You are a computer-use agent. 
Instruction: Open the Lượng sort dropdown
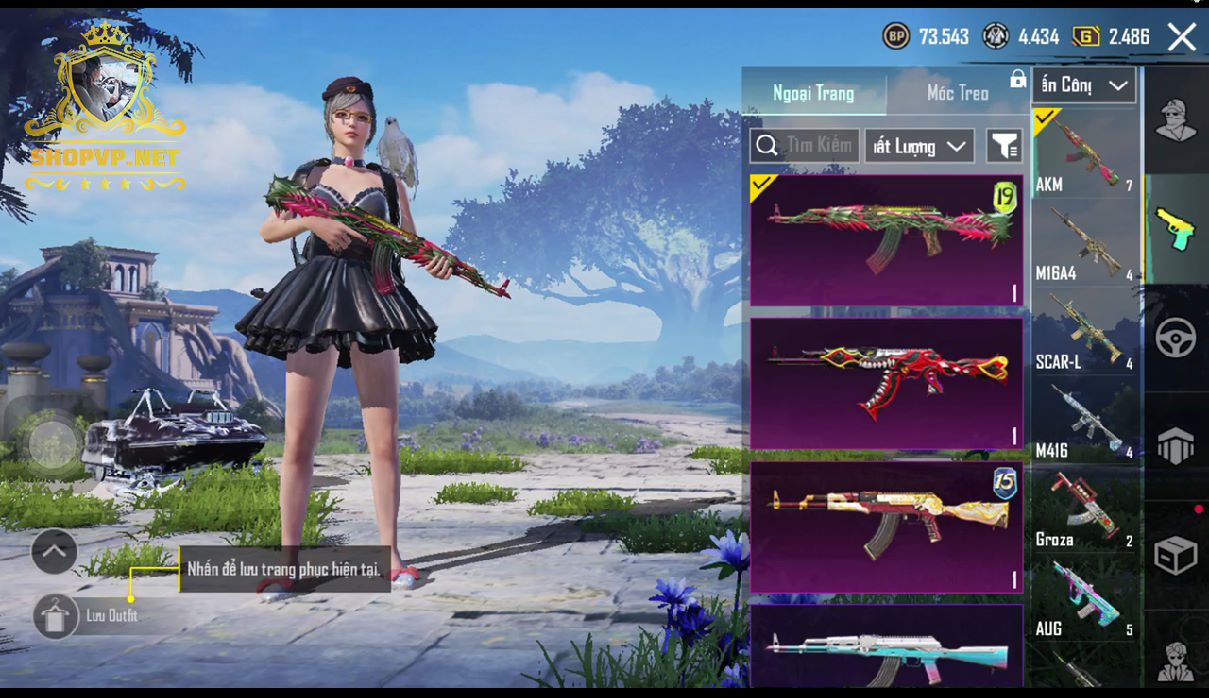point(919,146)
